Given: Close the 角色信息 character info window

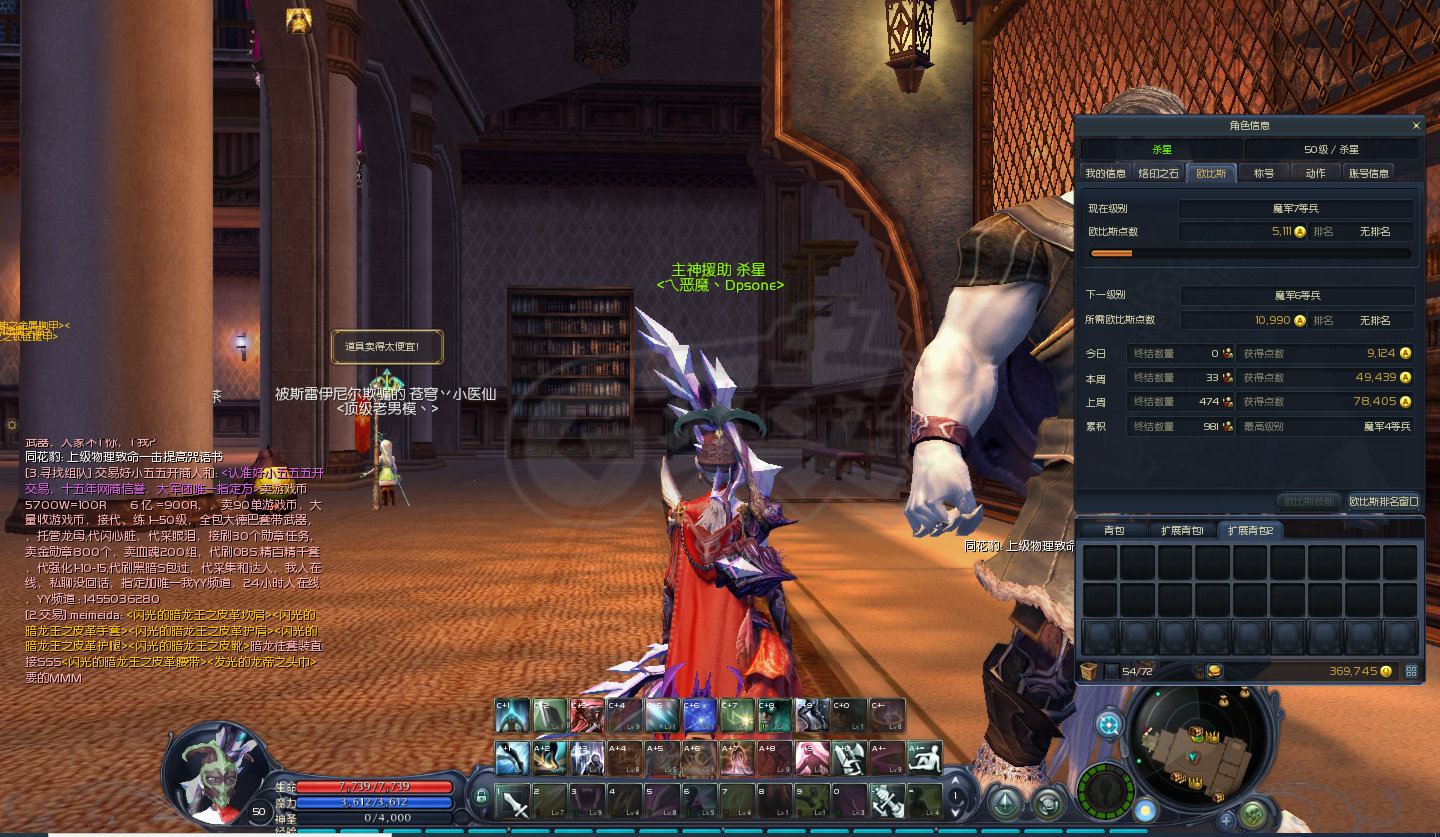Looking at the screenshot, I should click(1416, 126).
